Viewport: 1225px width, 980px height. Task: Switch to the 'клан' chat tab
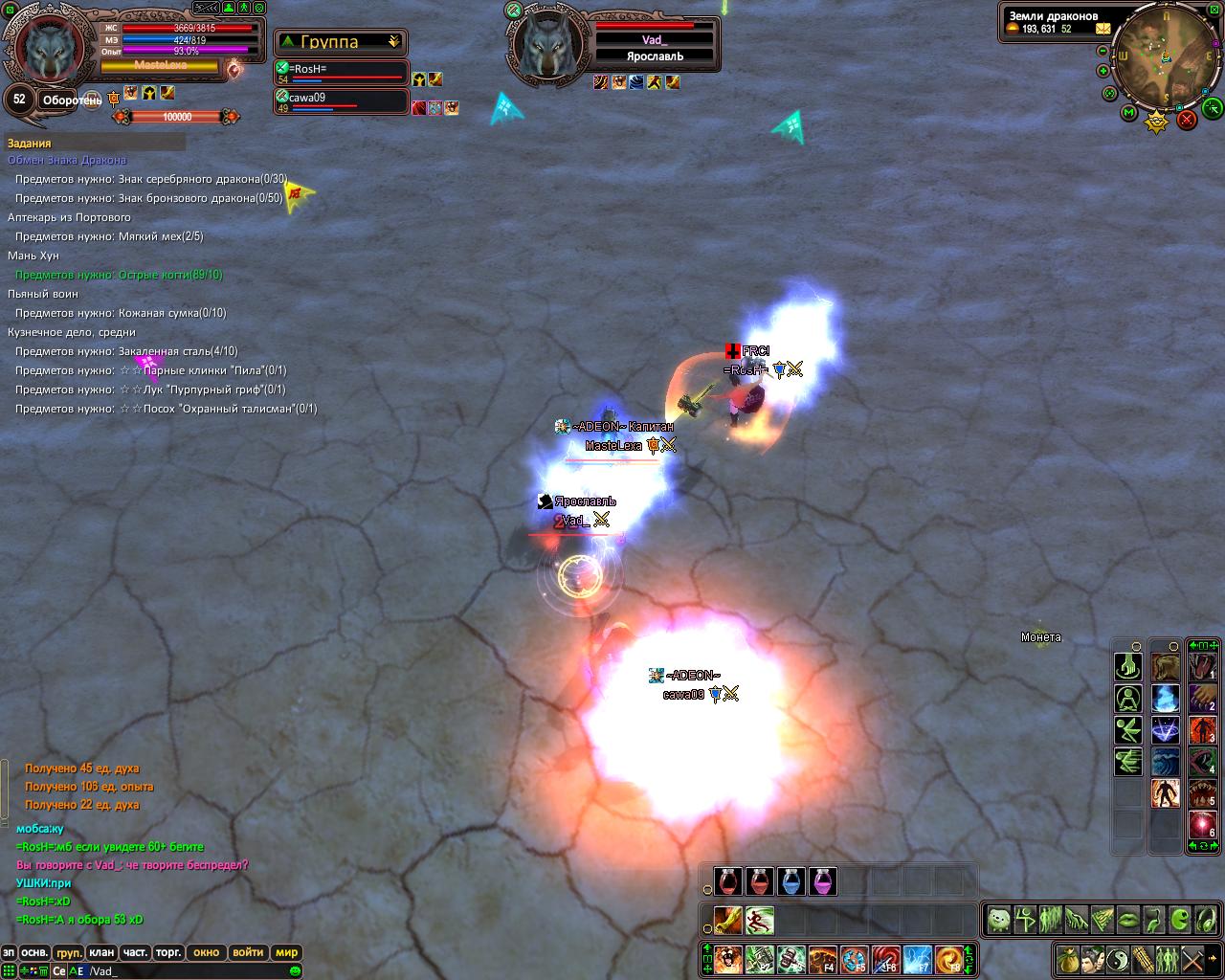click(101, 952)
